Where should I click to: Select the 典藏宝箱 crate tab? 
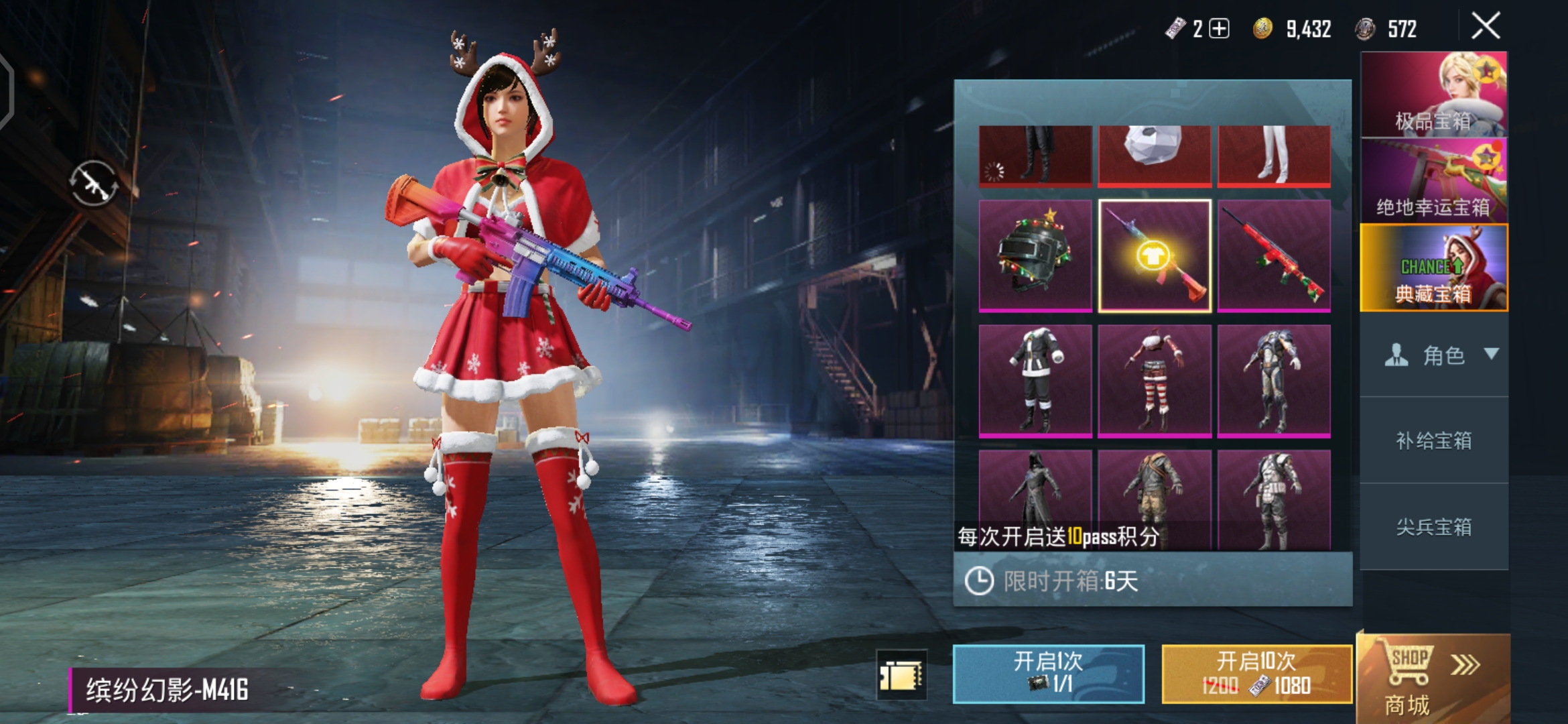(1433, 268)
